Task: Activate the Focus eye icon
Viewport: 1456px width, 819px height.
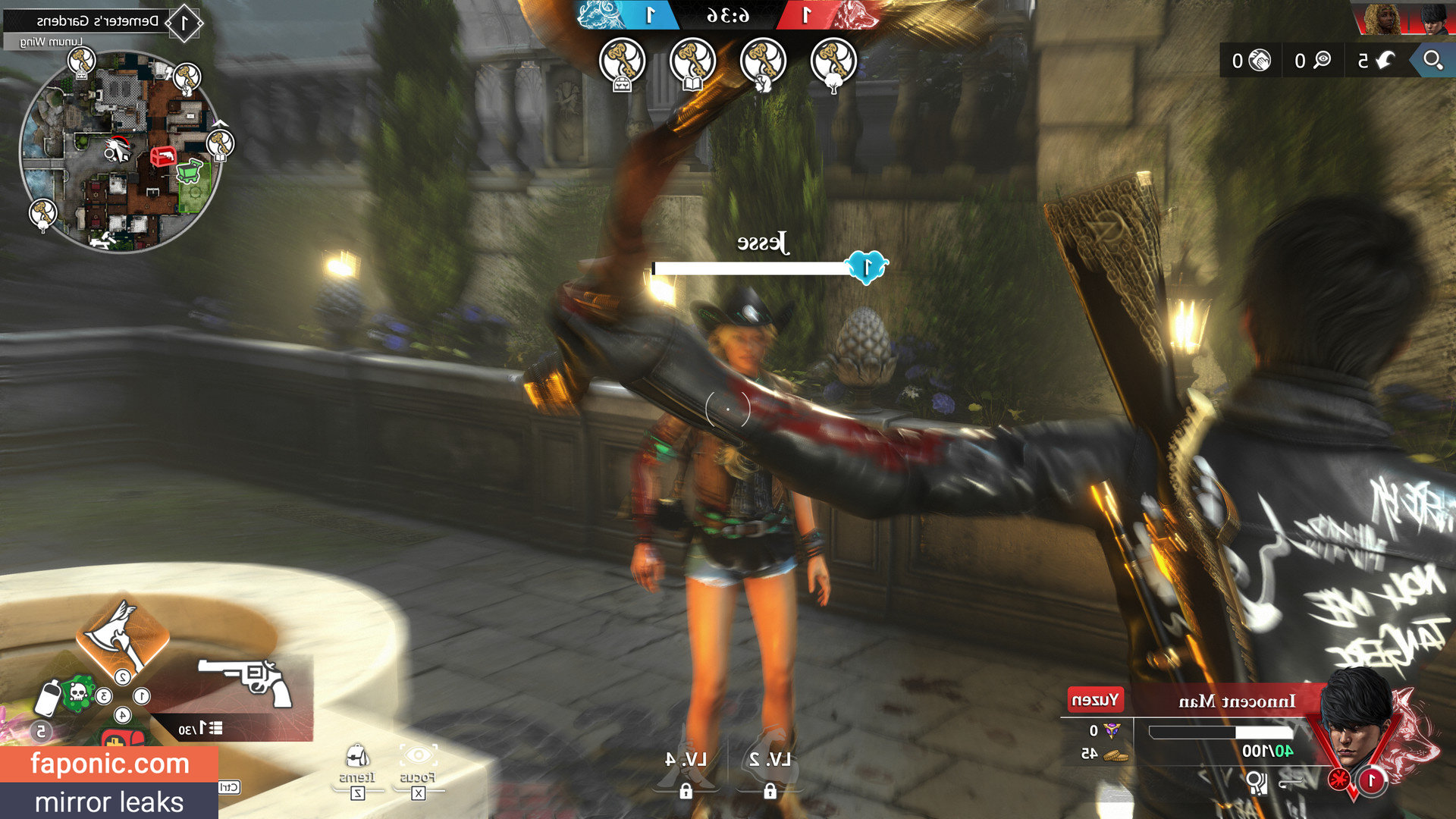Action: coord(418,757)
